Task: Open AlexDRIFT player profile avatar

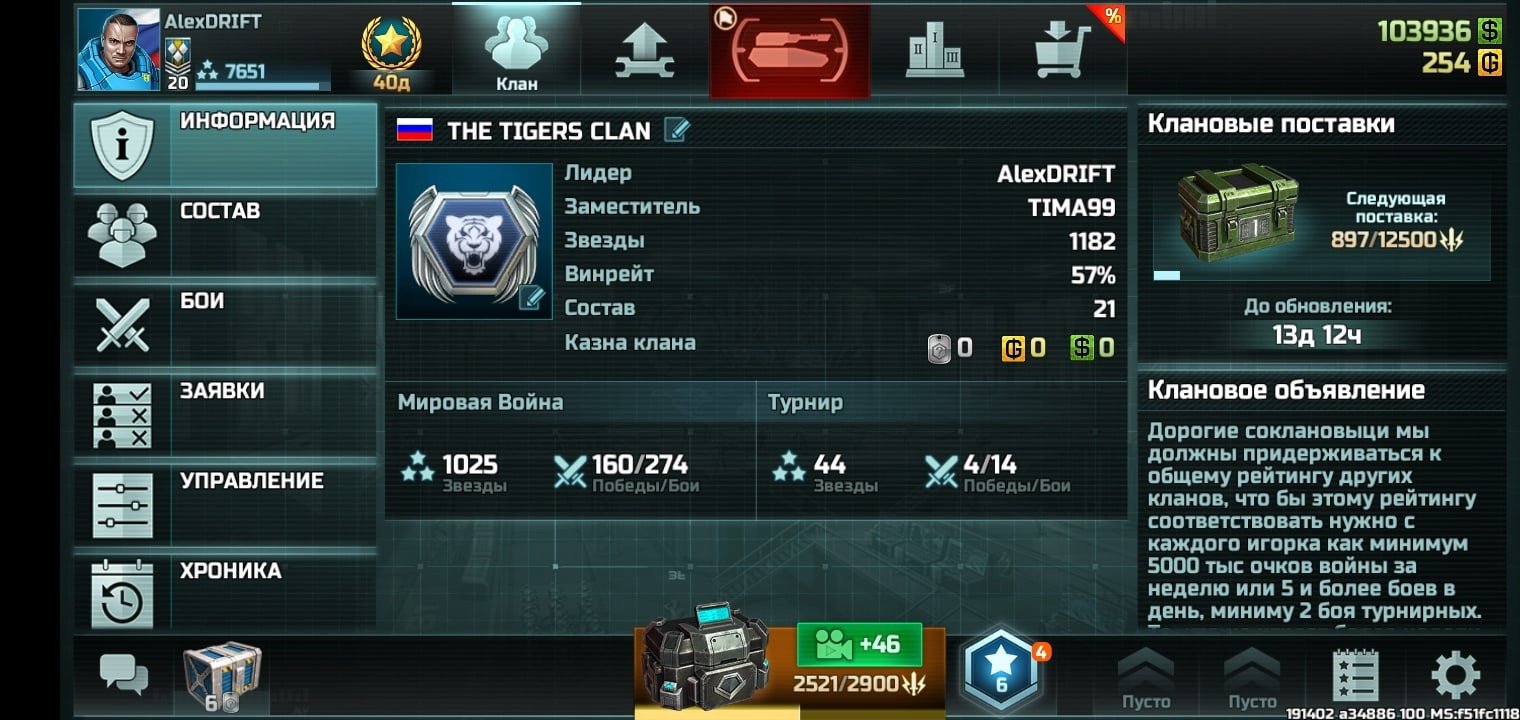Action: [x=119, y=50]
